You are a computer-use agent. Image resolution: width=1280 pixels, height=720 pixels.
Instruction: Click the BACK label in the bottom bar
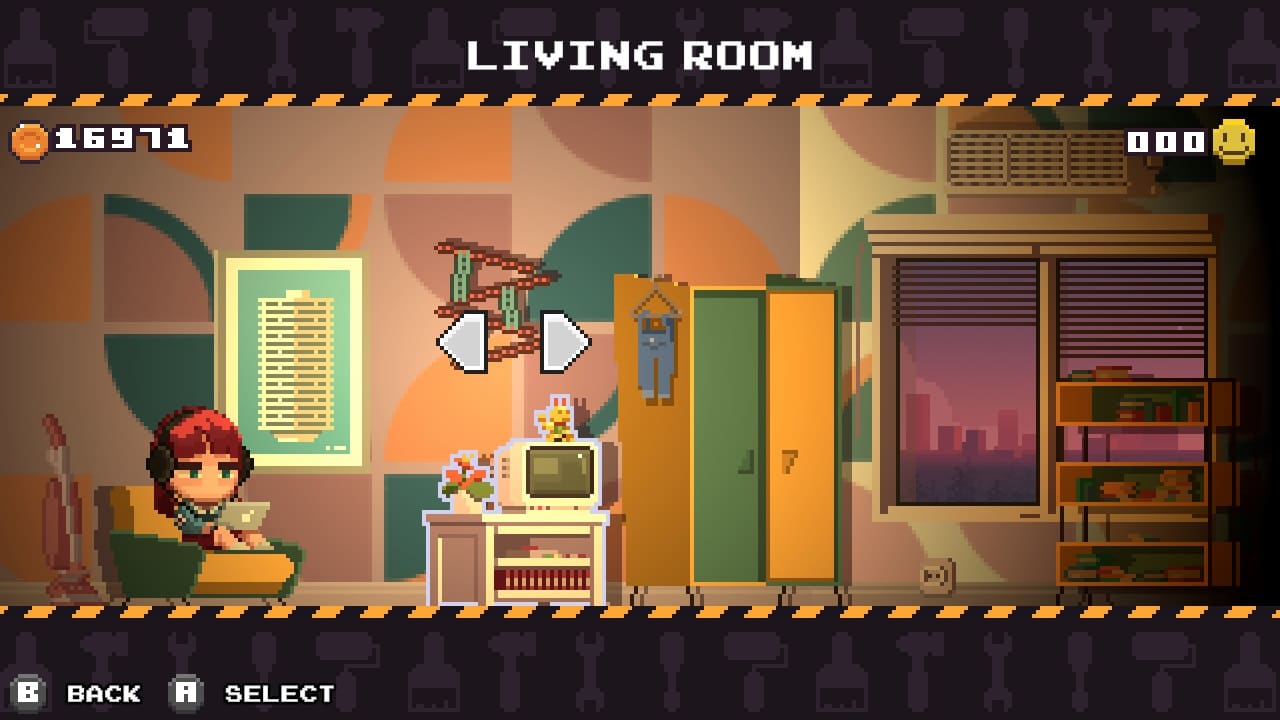click(103, 693)
